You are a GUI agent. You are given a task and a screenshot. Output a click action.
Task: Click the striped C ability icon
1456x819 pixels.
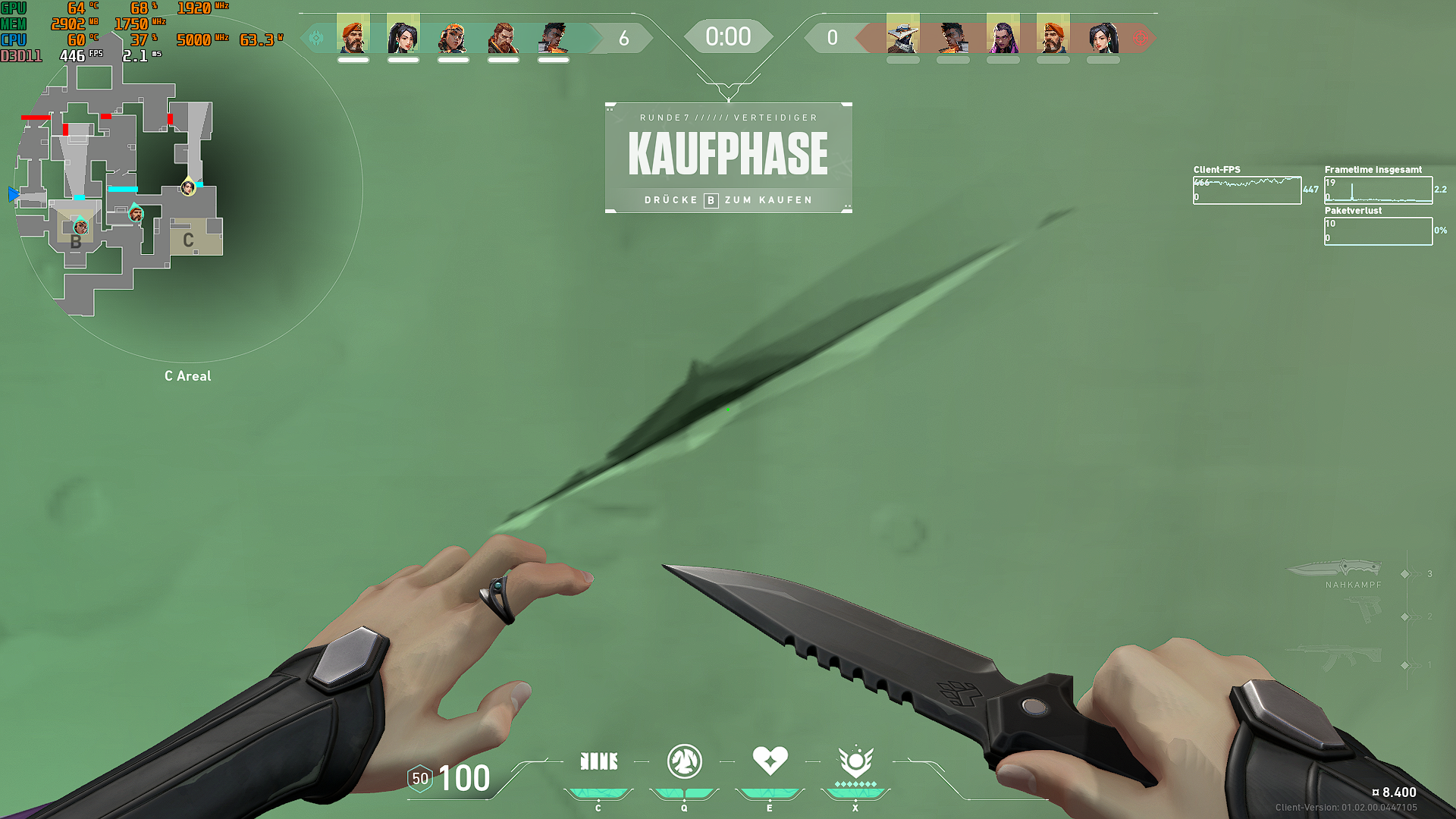(598, 761)
